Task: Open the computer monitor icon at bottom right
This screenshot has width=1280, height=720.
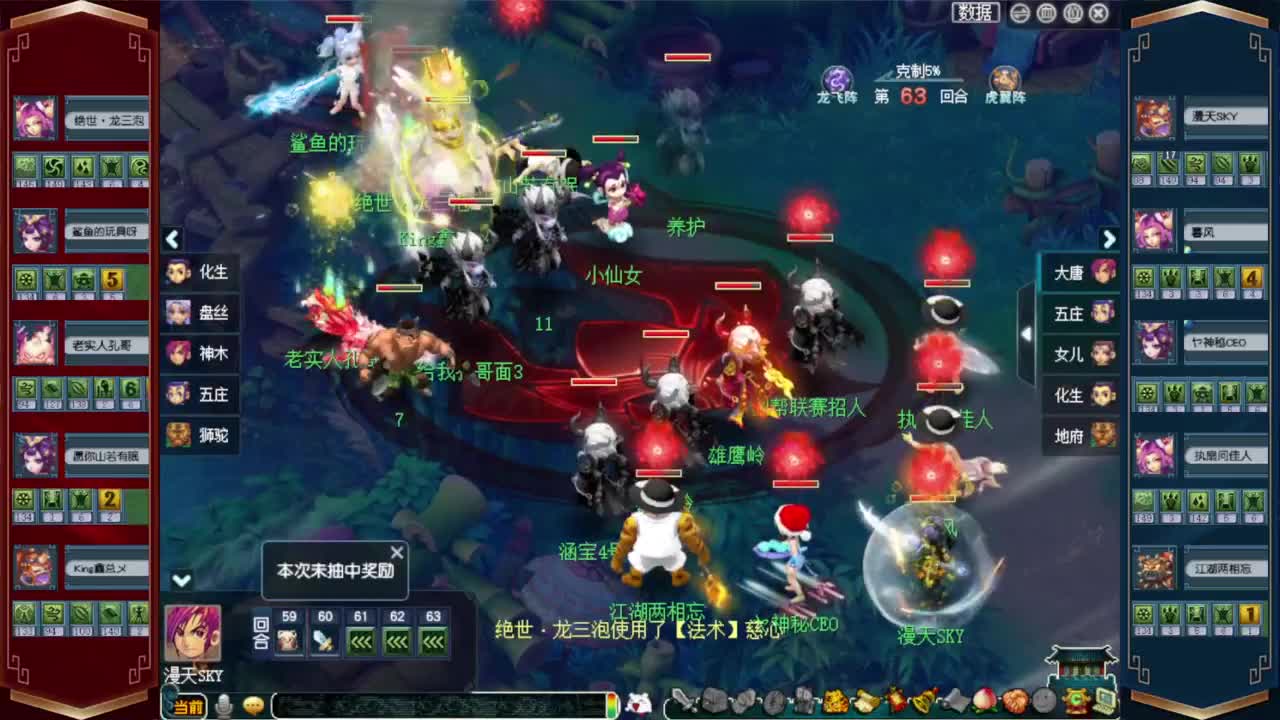Action: [x=1105, y=700]
